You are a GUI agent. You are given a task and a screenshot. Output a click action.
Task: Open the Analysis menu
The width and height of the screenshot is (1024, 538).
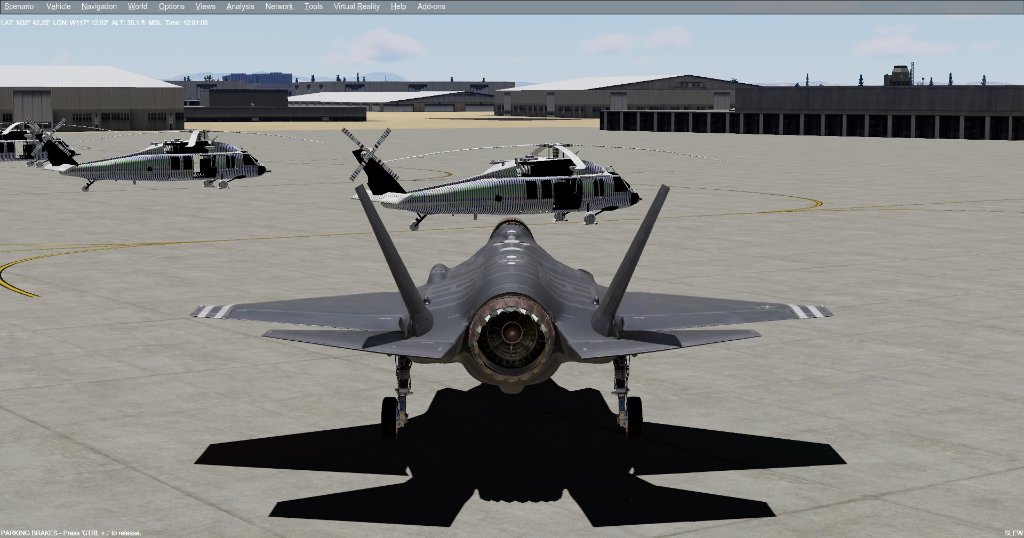(240, 6)
